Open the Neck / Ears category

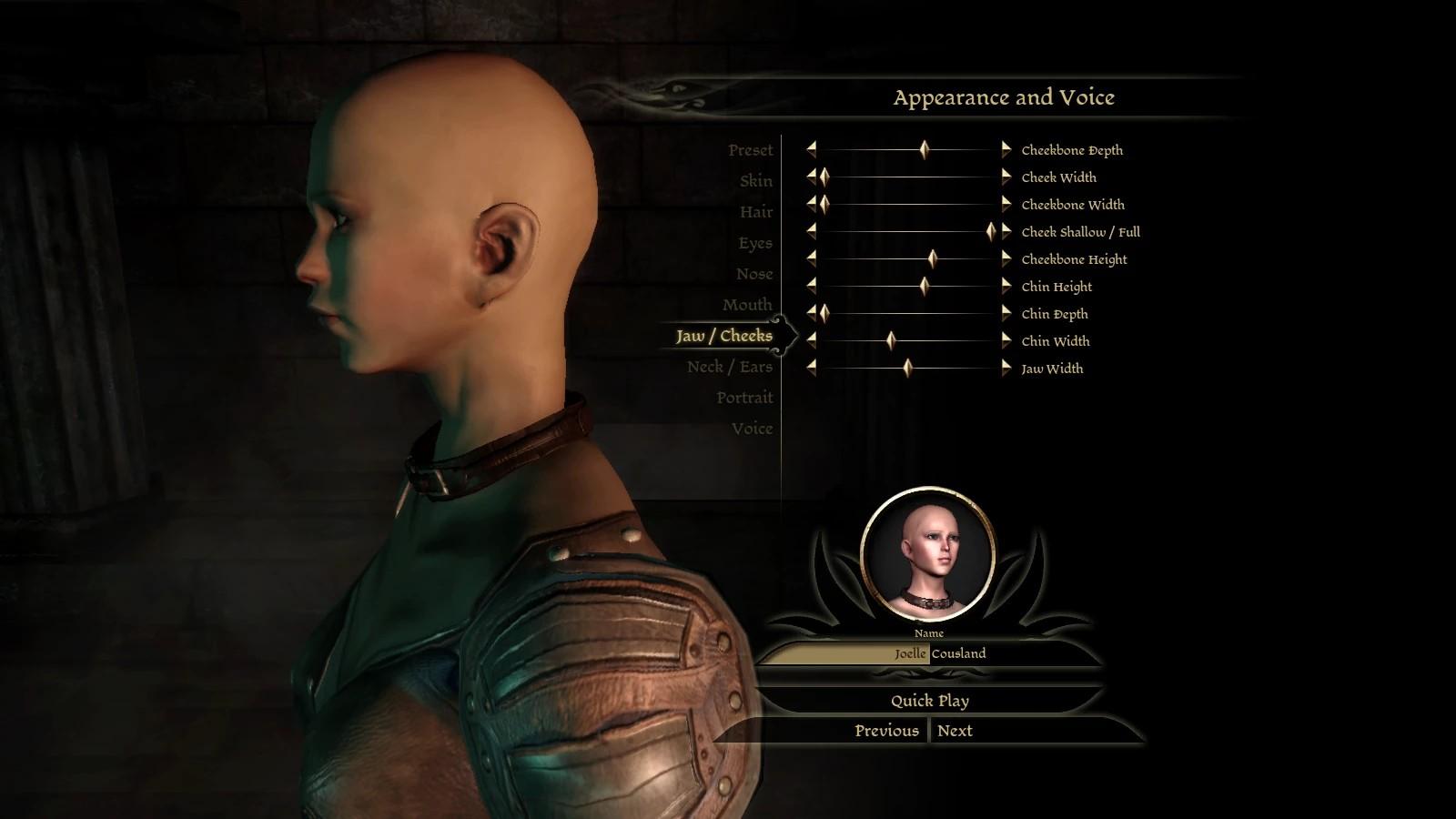point(729,367)
